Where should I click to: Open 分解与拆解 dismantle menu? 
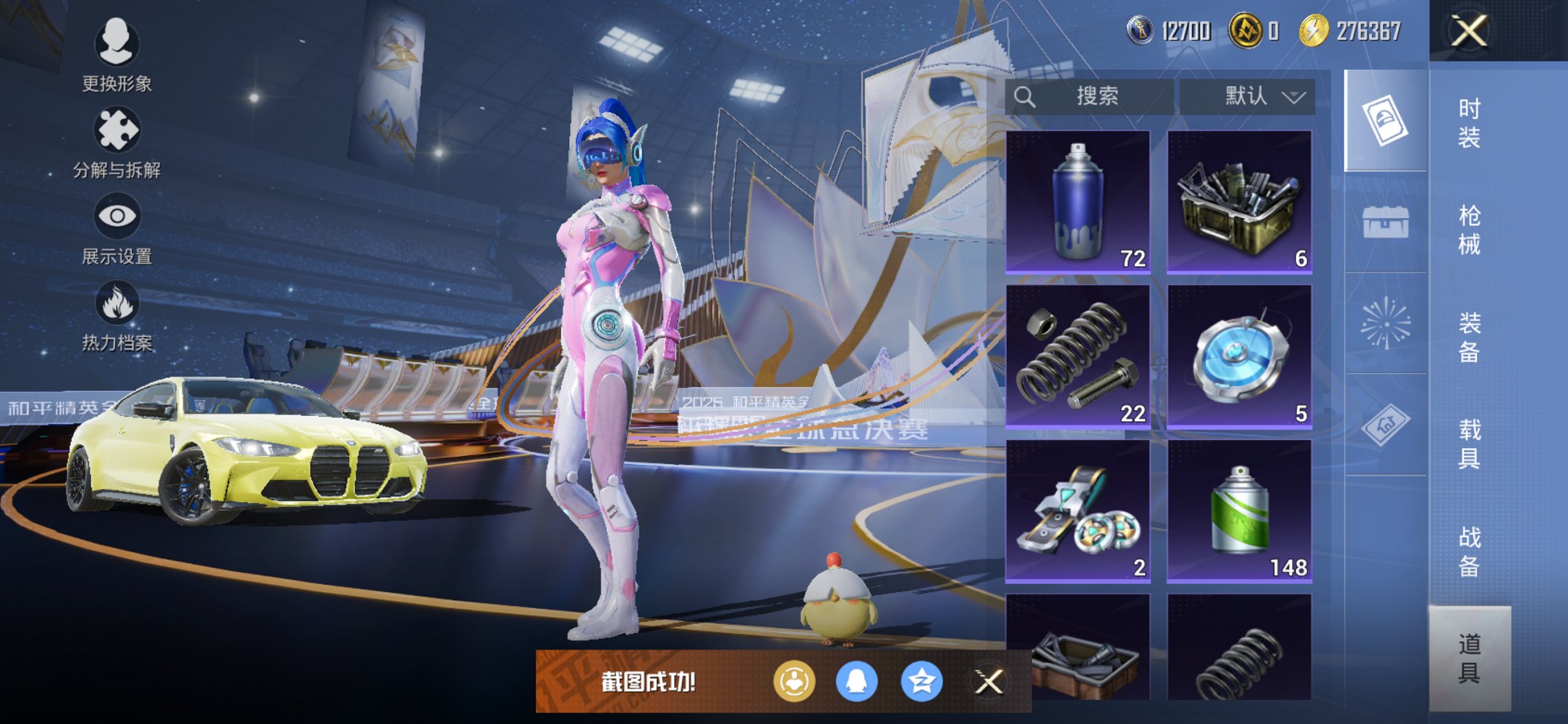(x=117, y=143)
